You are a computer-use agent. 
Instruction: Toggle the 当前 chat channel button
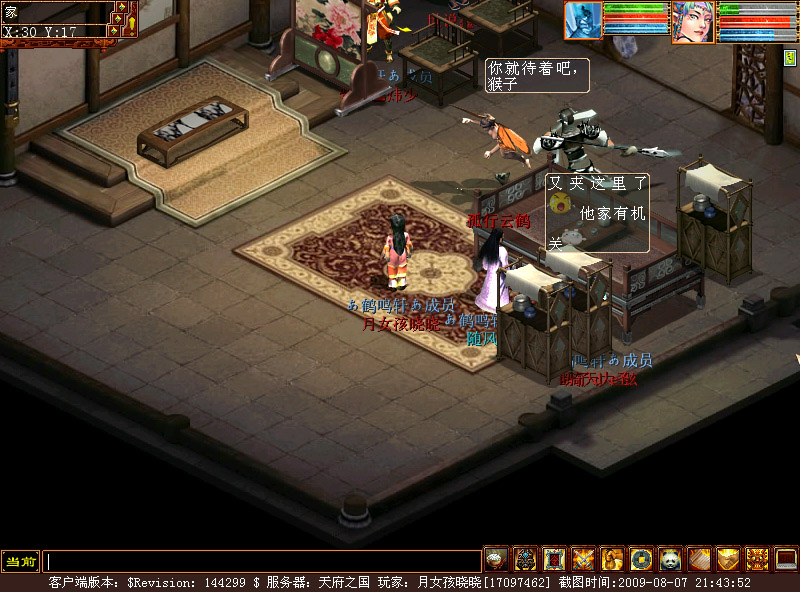tap(20, 562)
